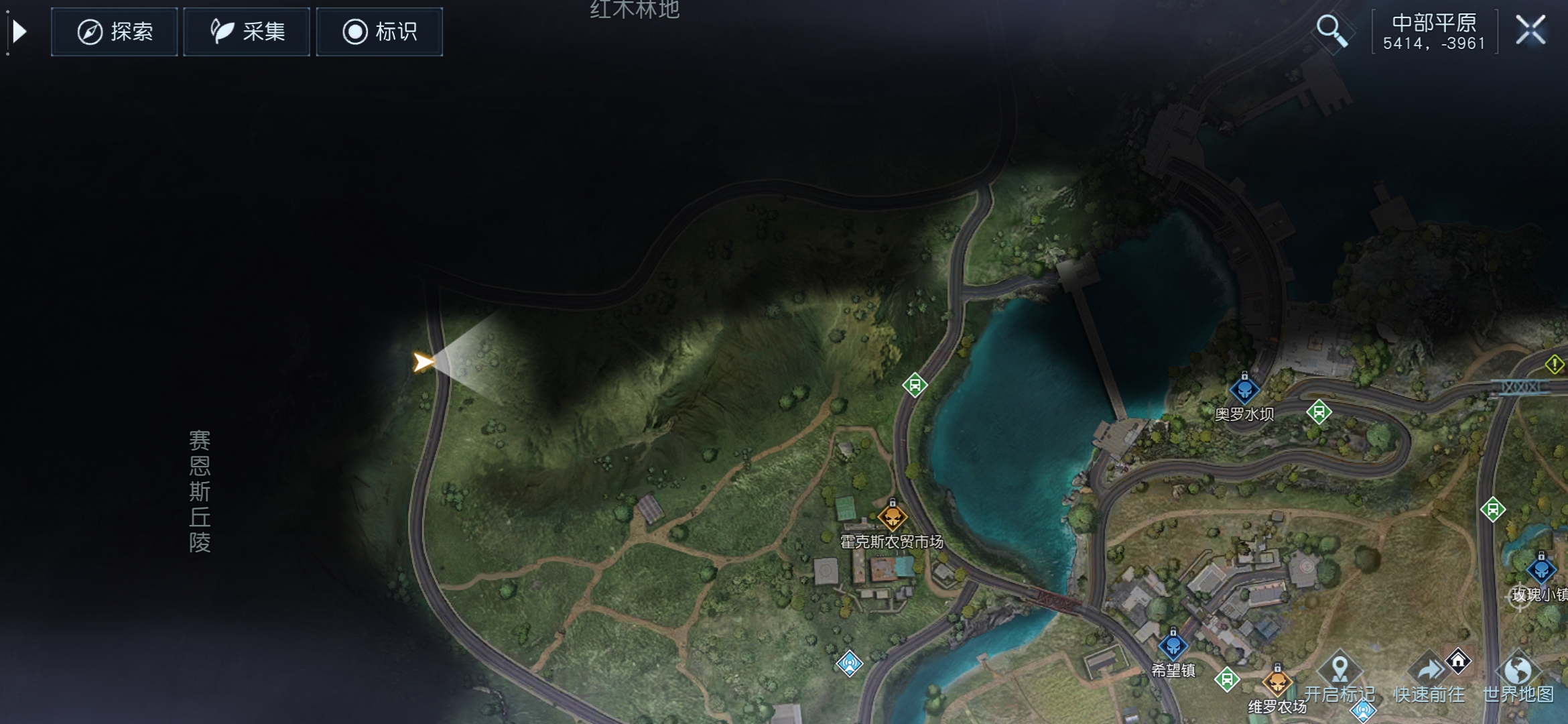Expand the left side panel arrow
The image size is (1568, 724).
[20, 30]
